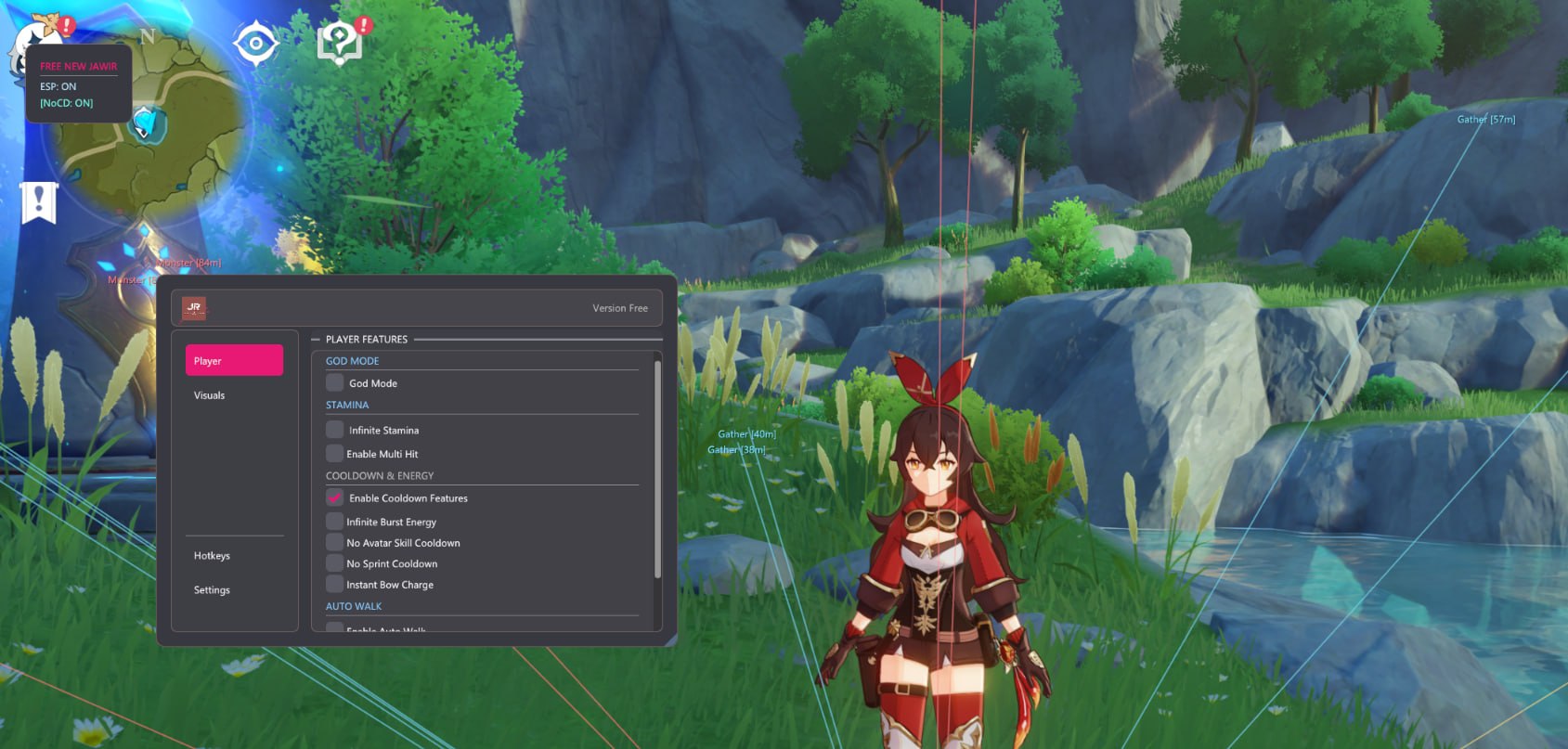Switch to the Player tab
Viewport: 1568px width, 749px height.
pyautogui.click(x=234, y=361)
